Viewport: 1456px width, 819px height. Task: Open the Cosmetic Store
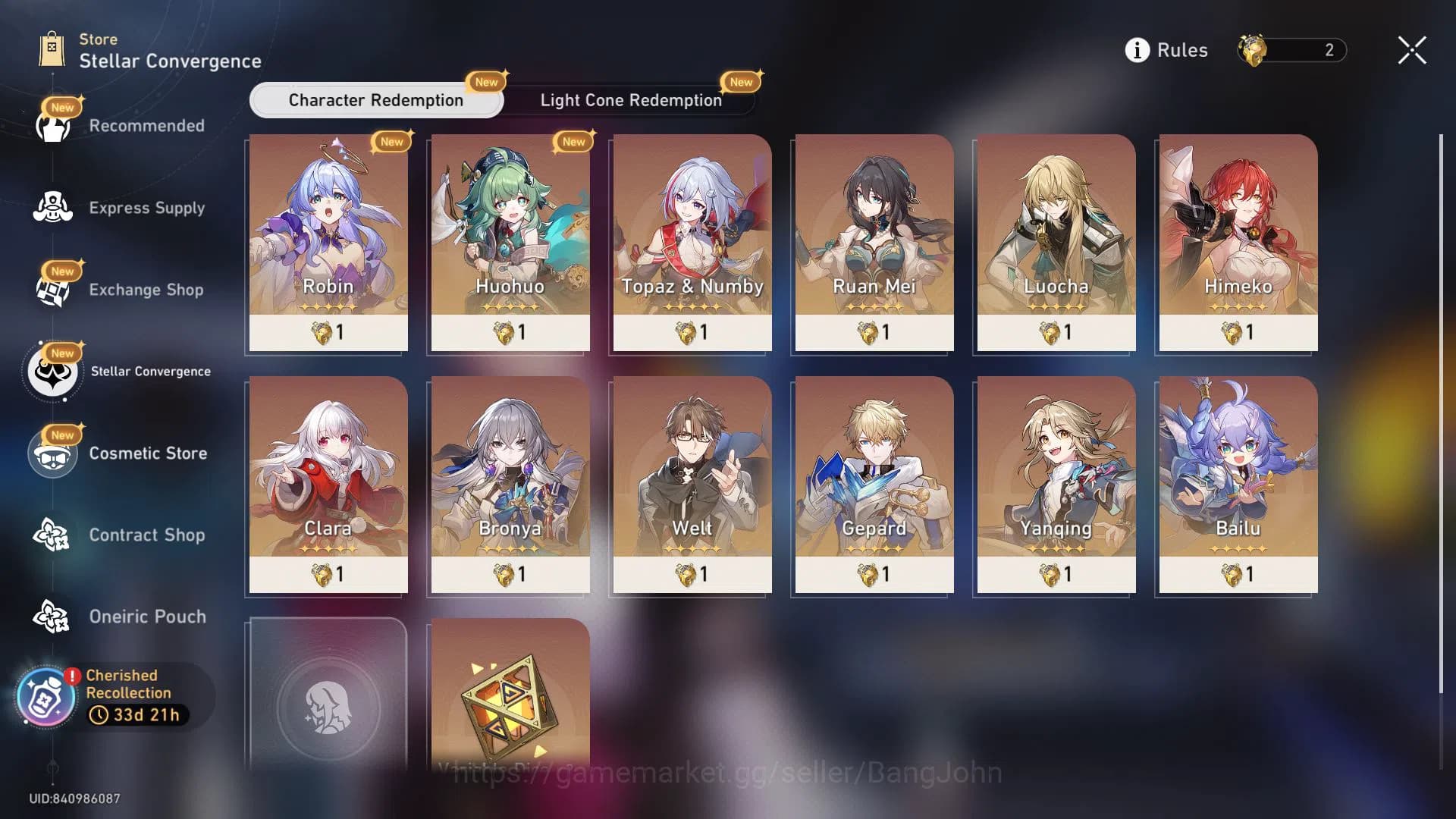tap(51, 453)
